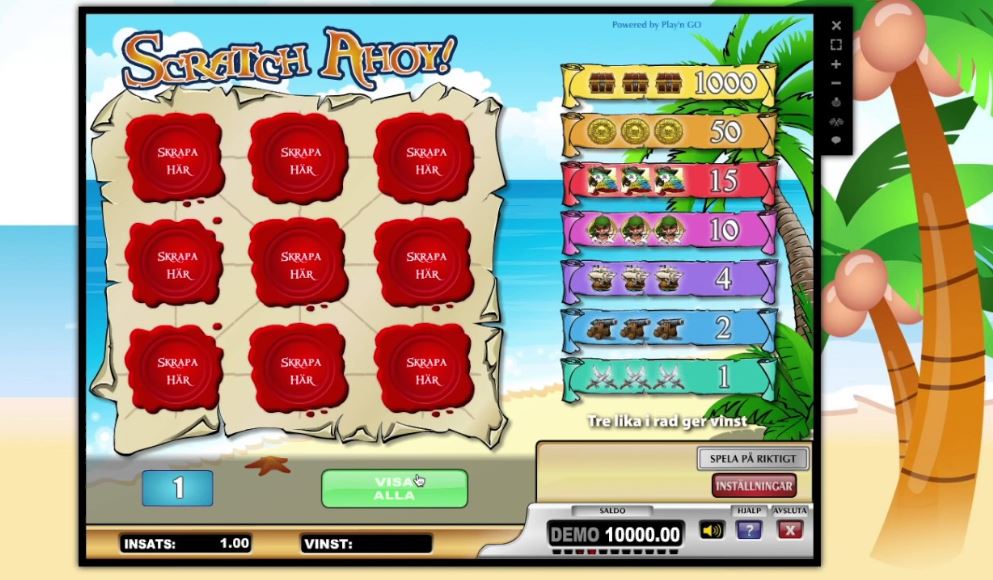Reveal all seals with Visa Alla
993x580 pixels.
tap(394, 488)
